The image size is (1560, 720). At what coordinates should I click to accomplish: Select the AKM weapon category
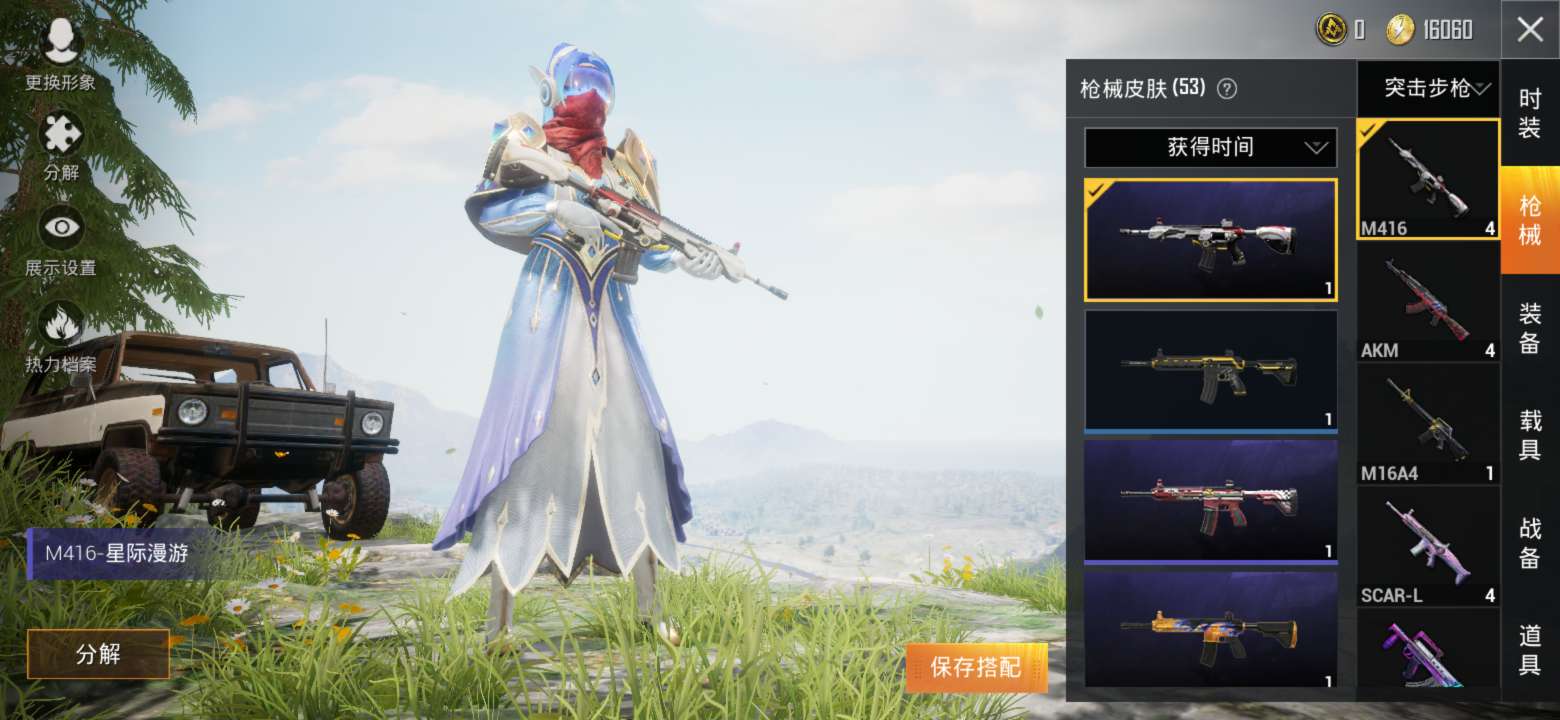point(1427,301)
